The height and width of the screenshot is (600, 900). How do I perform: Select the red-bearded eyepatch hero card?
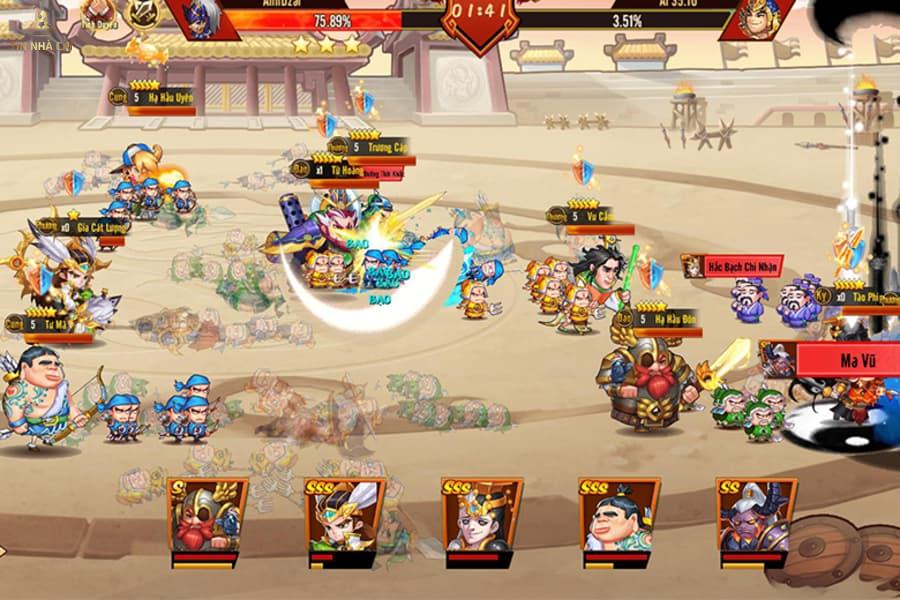pos(208,516)
